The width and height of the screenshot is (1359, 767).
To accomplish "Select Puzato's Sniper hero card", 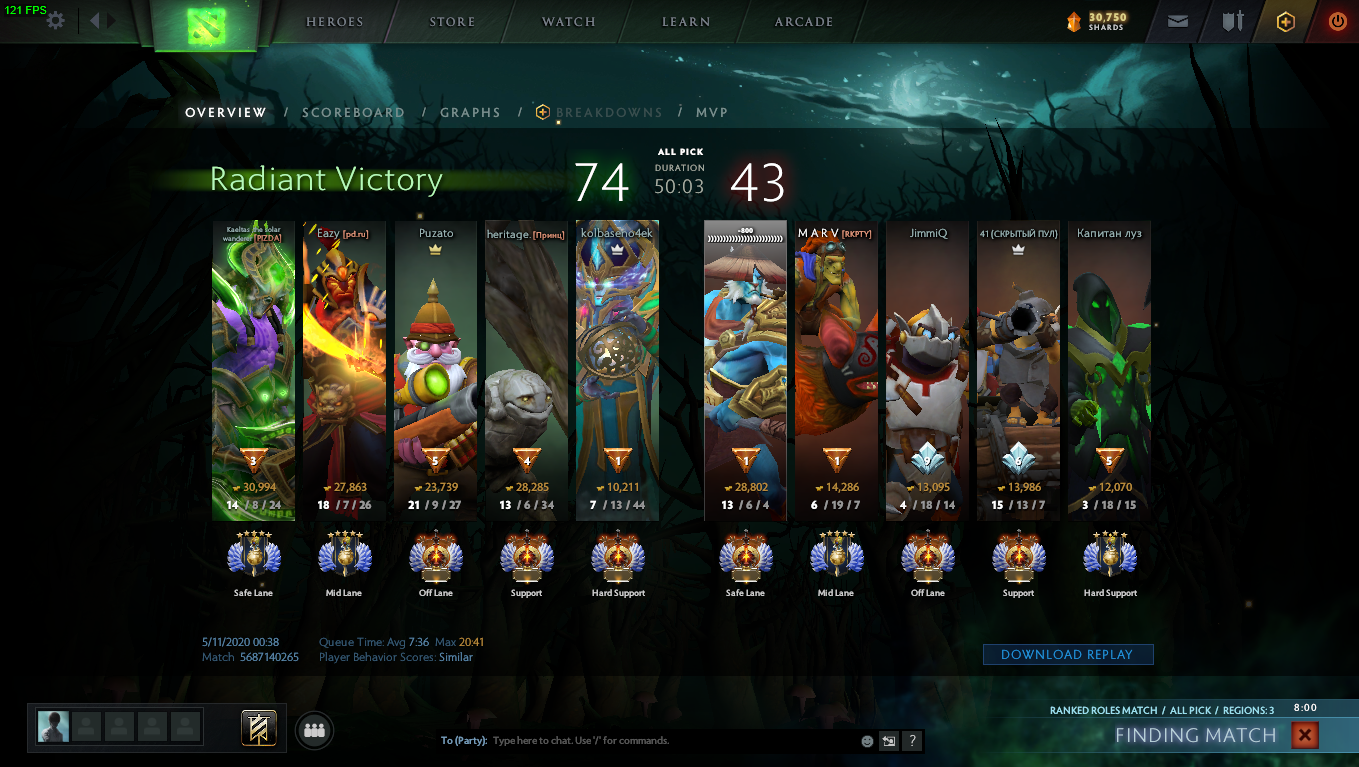I will [x=435, y=370].
